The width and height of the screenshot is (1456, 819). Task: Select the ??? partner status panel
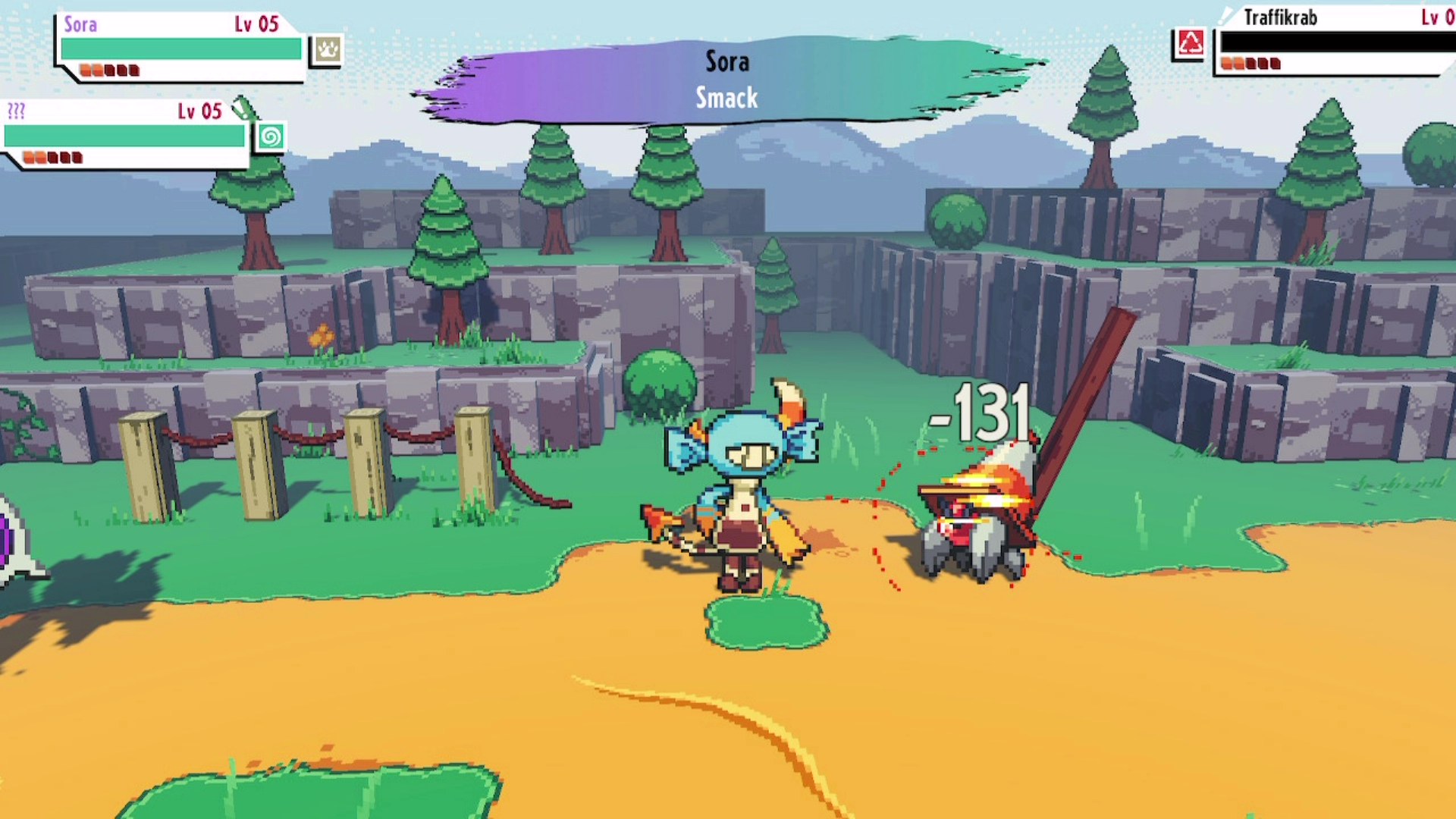tap(125, 134)
